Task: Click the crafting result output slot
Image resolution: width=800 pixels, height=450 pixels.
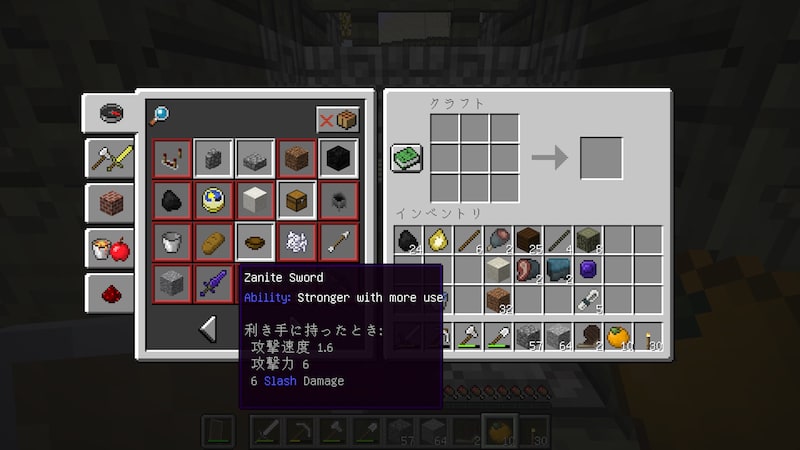Action: pos(601,158)
